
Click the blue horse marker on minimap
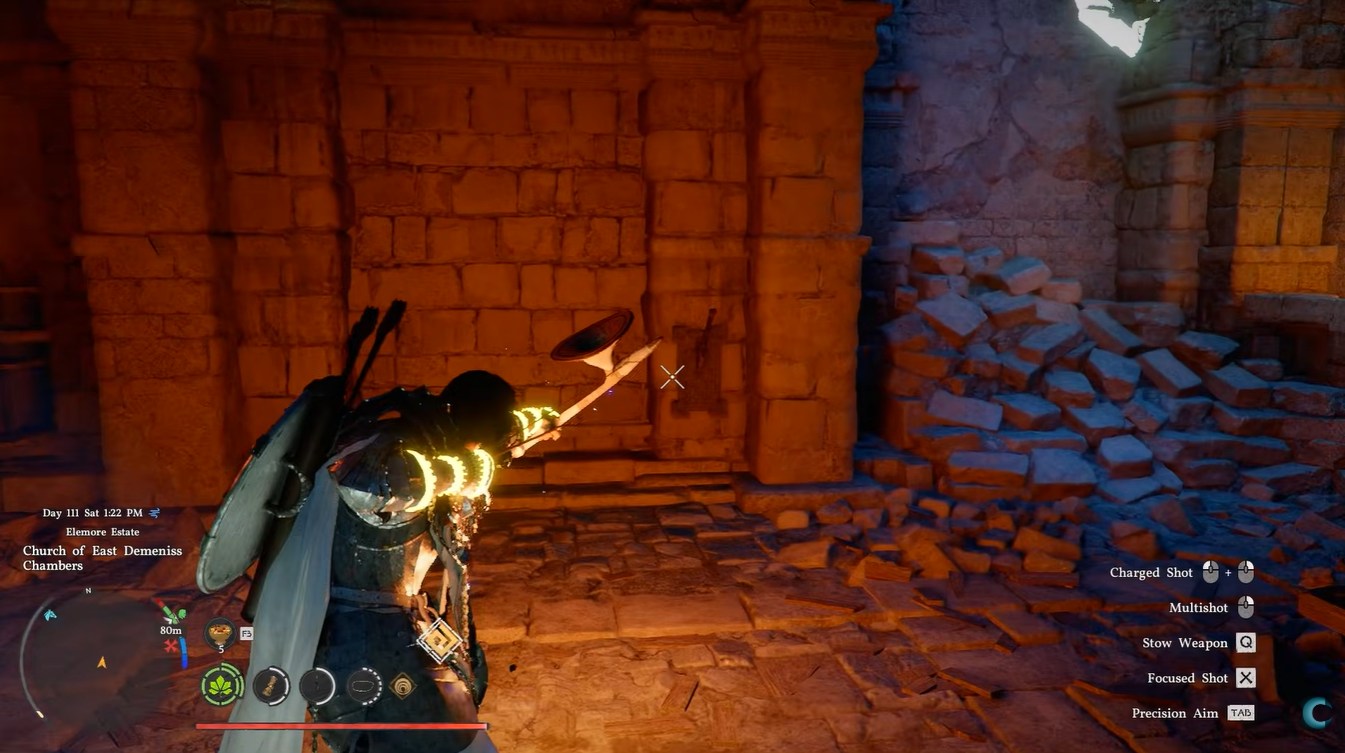(x=50, y=615)
